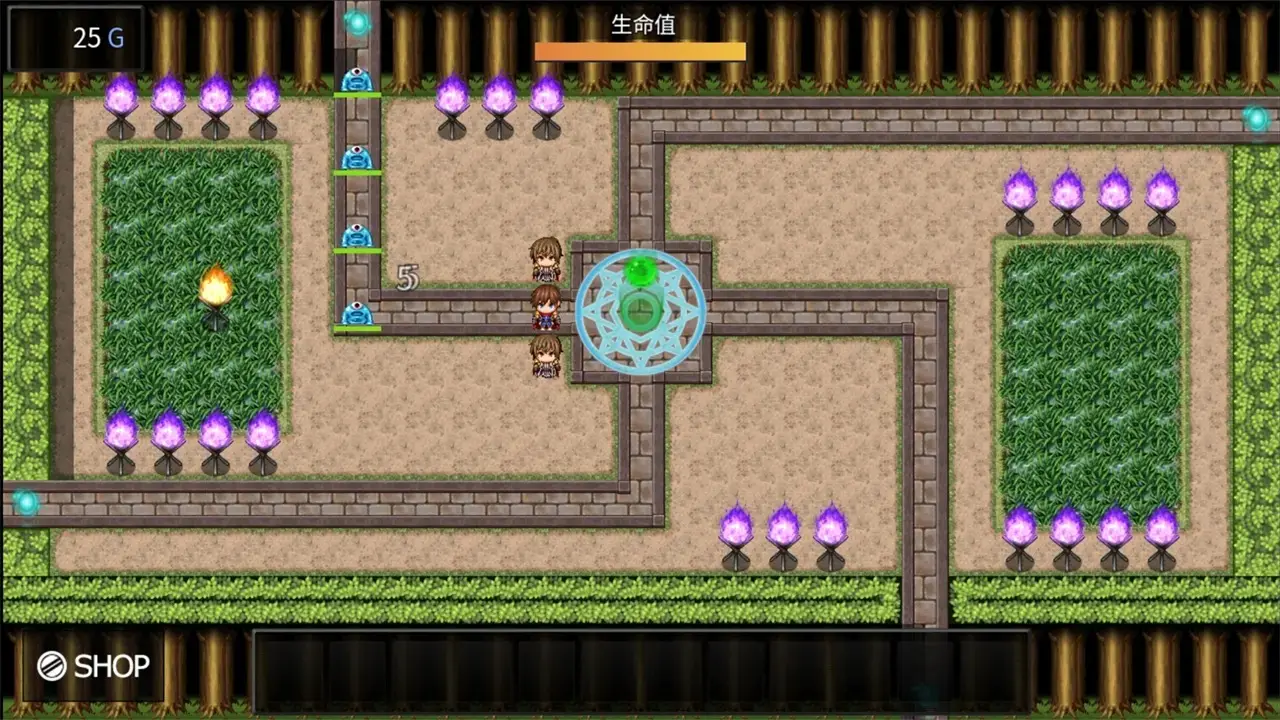Screen dimensions: 1280x720
Task: Click the cyan teleport orb at top of screen
Action: [357, 22]
